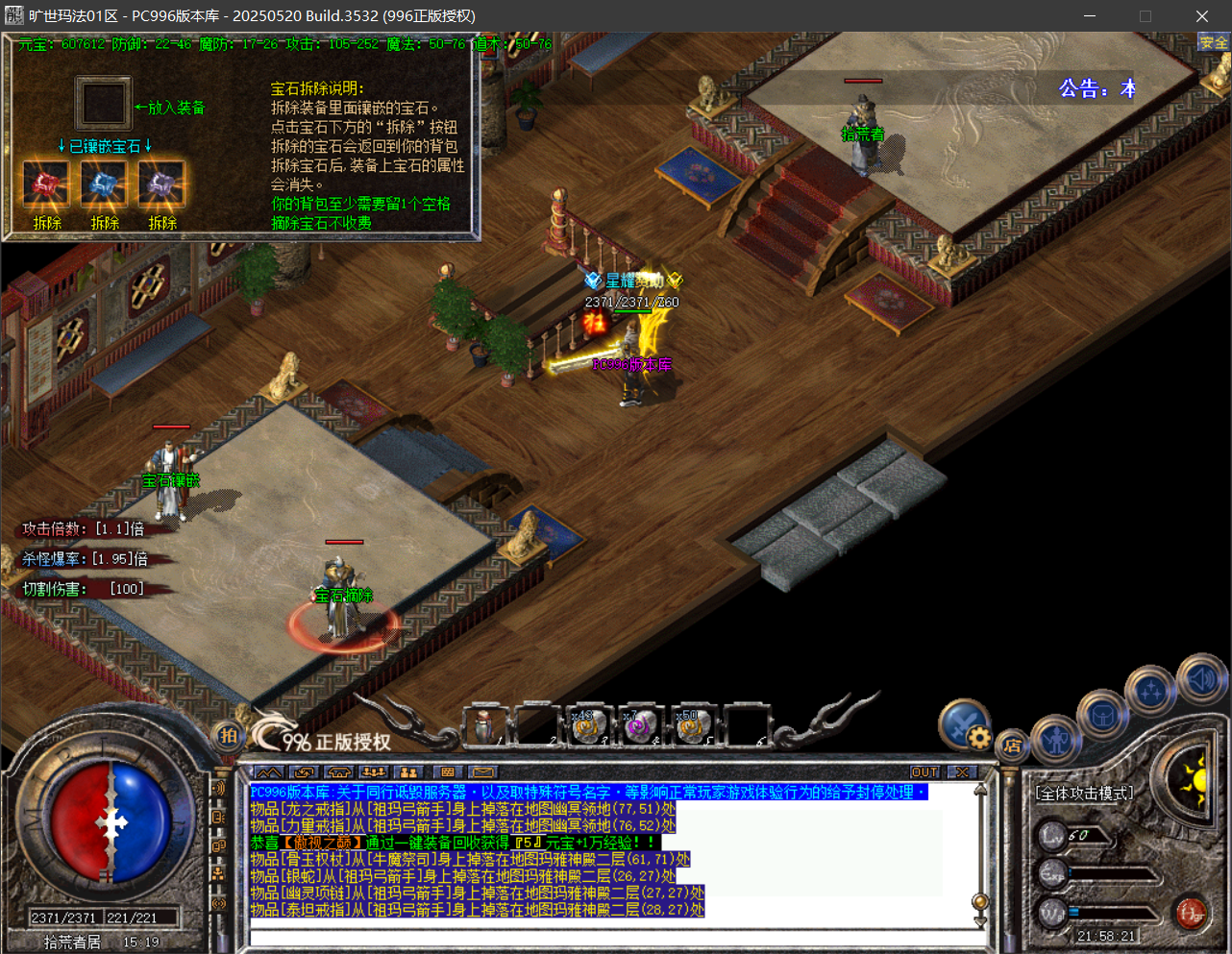Open the shop with the 店 button
1232x954 pixels.
pyautogui.click(x=1012, y=746)
